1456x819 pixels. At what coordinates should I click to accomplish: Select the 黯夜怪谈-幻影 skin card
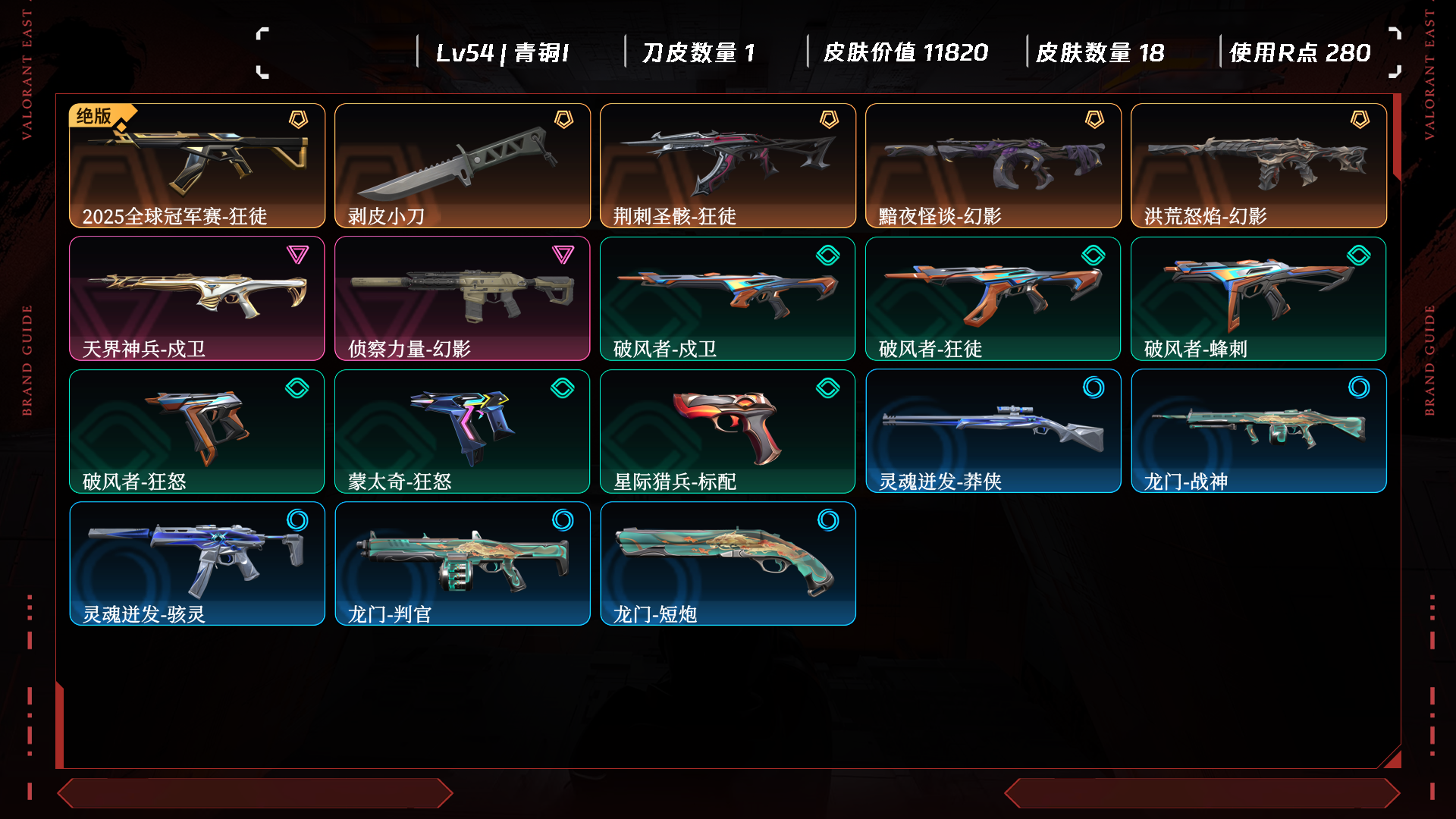click(x=993, y=165)
